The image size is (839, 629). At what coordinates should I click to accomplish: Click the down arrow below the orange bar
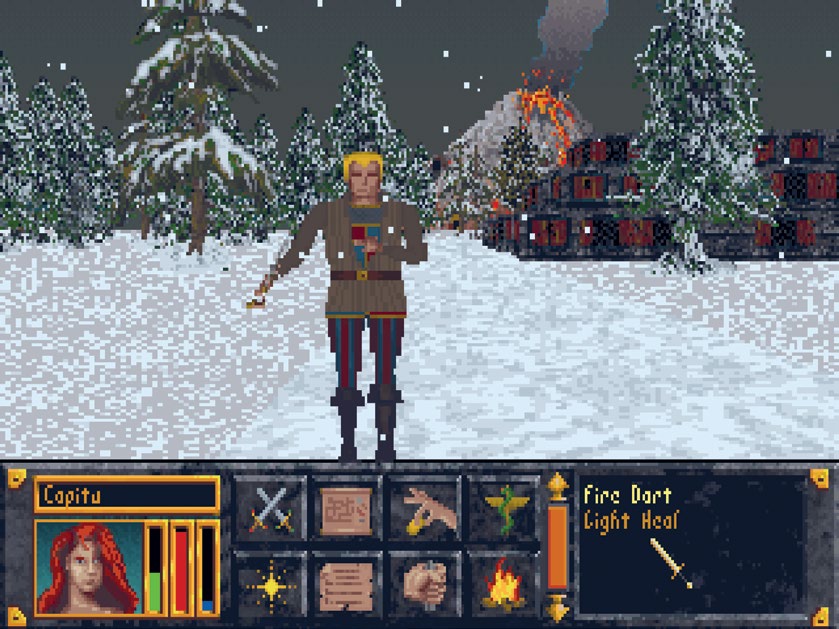pyautogui.click(x=558, y=607)
